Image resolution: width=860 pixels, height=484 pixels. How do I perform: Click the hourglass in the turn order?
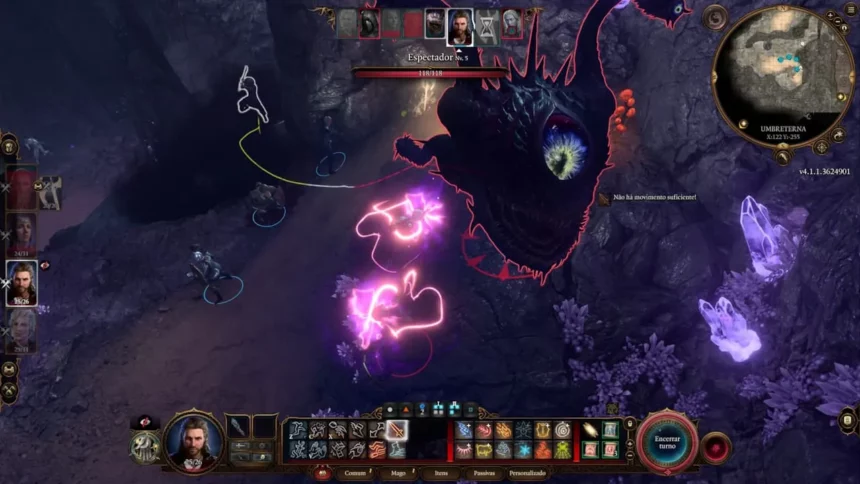tap(486, 23)
